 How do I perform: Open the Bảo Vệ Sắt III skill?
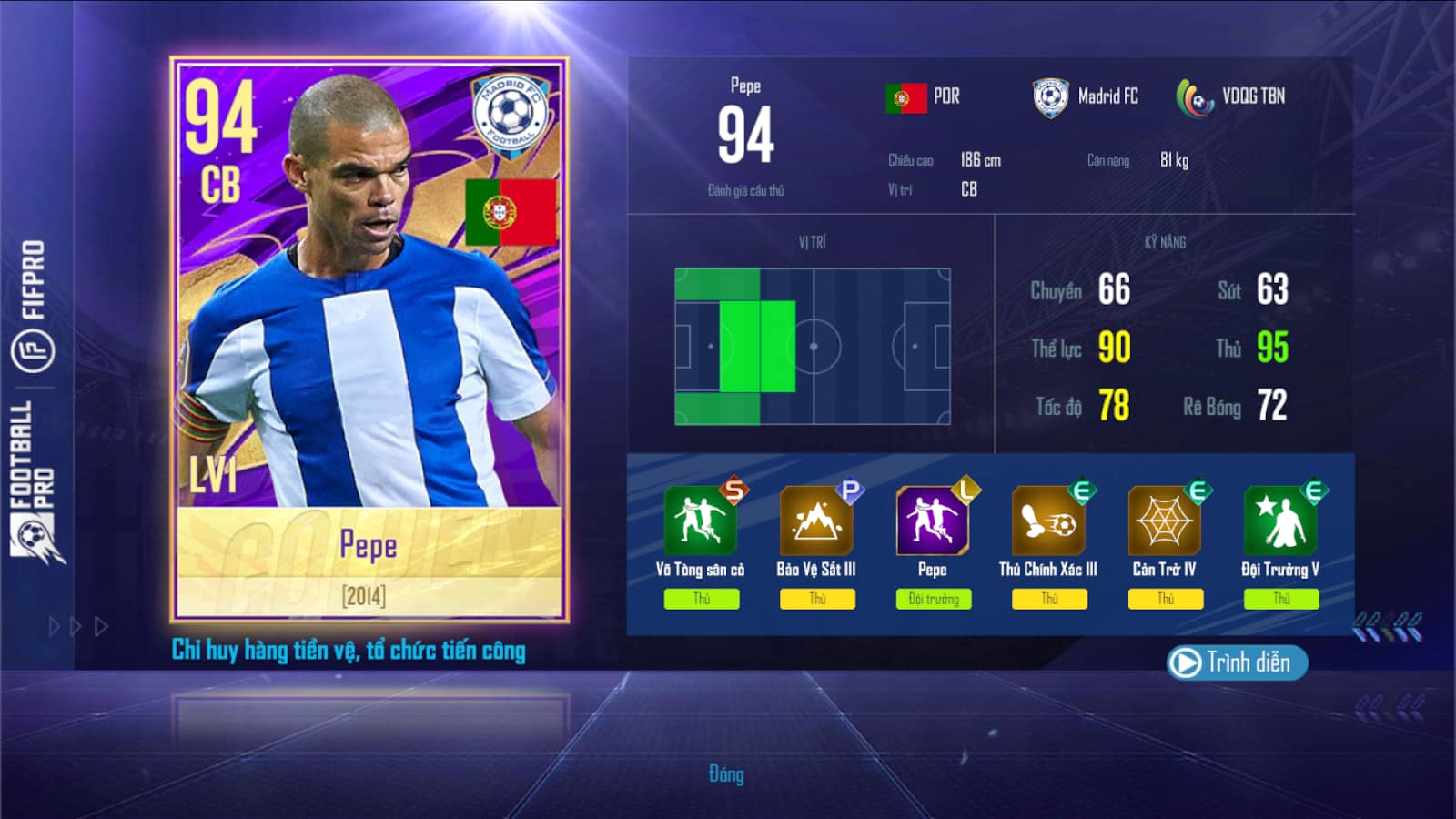pos(816,521)
